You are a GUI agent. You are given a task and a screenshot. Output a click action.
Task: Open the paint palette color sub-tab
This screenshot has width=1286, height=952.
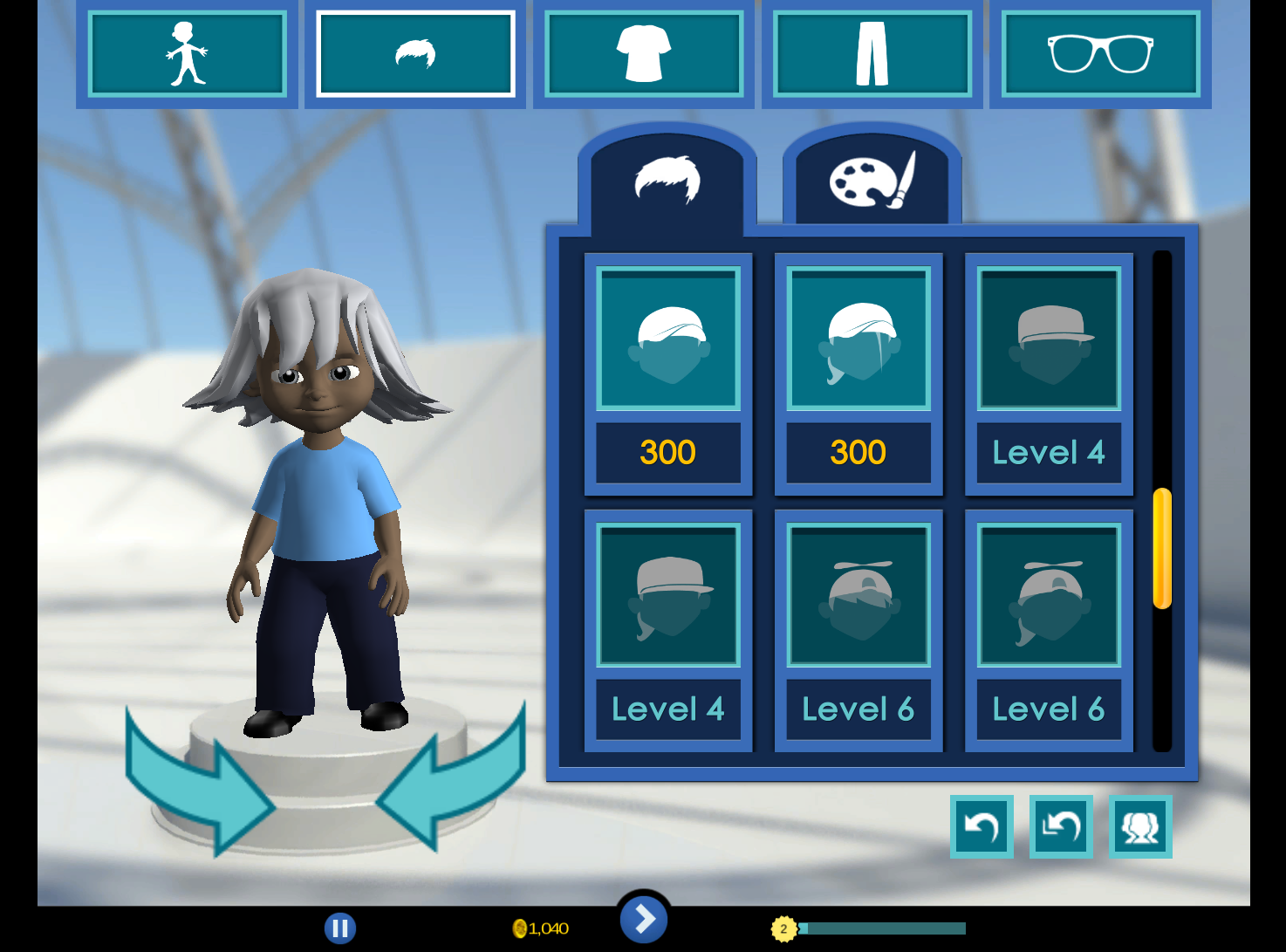872,181
